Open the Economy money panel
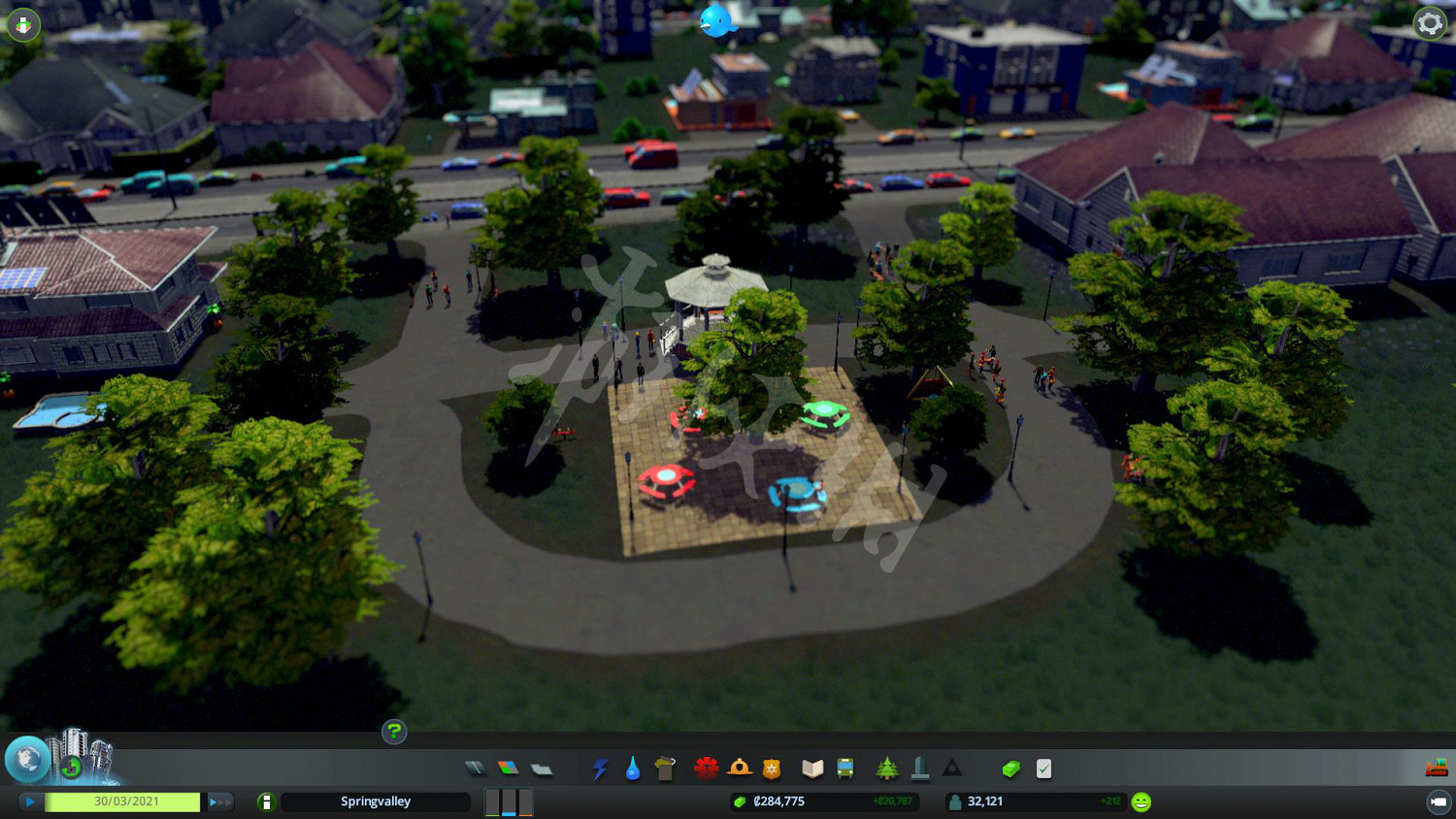 (x=1009, y=768)
